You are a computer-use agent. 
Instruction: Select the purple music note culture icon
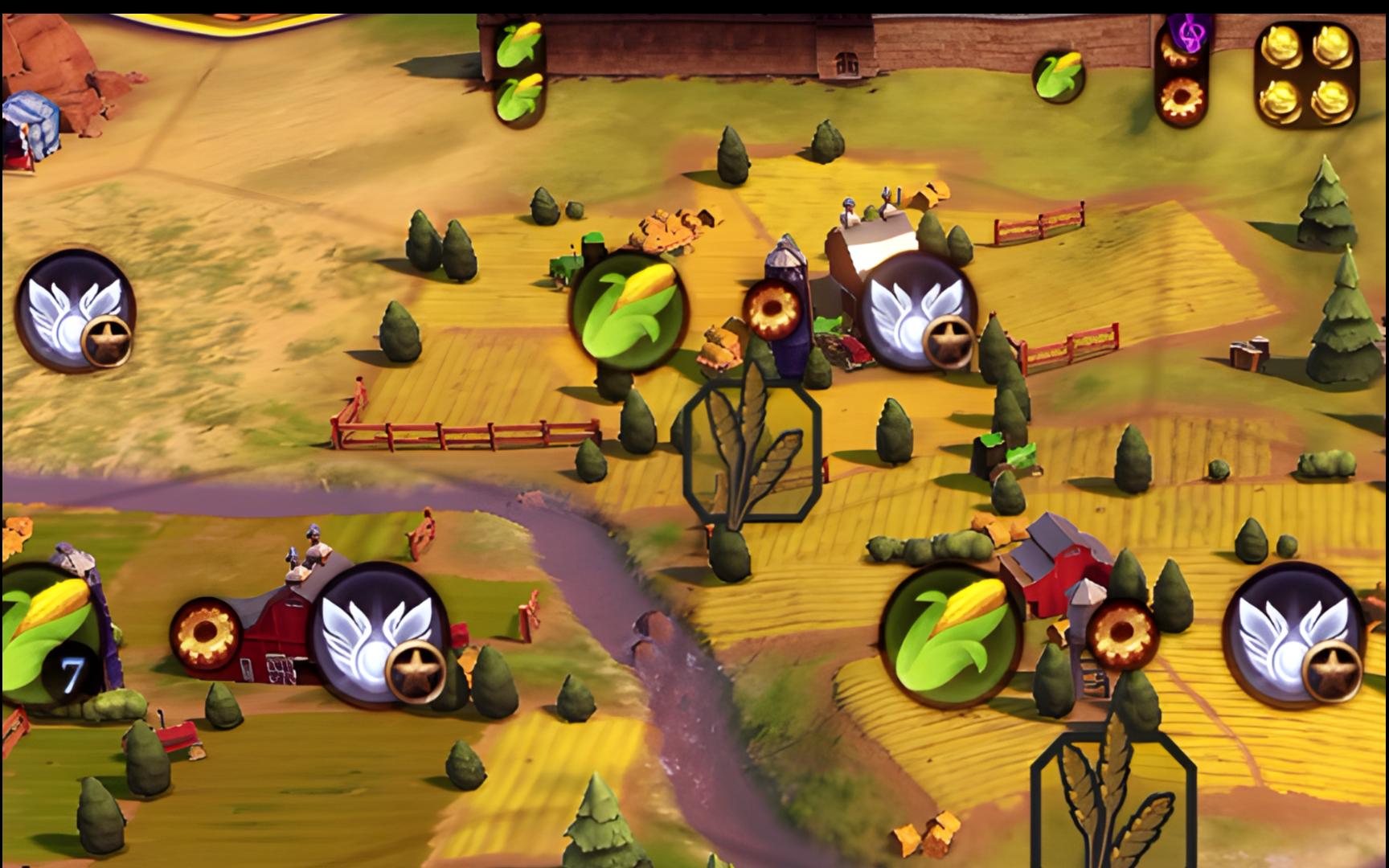point(1185,34)
